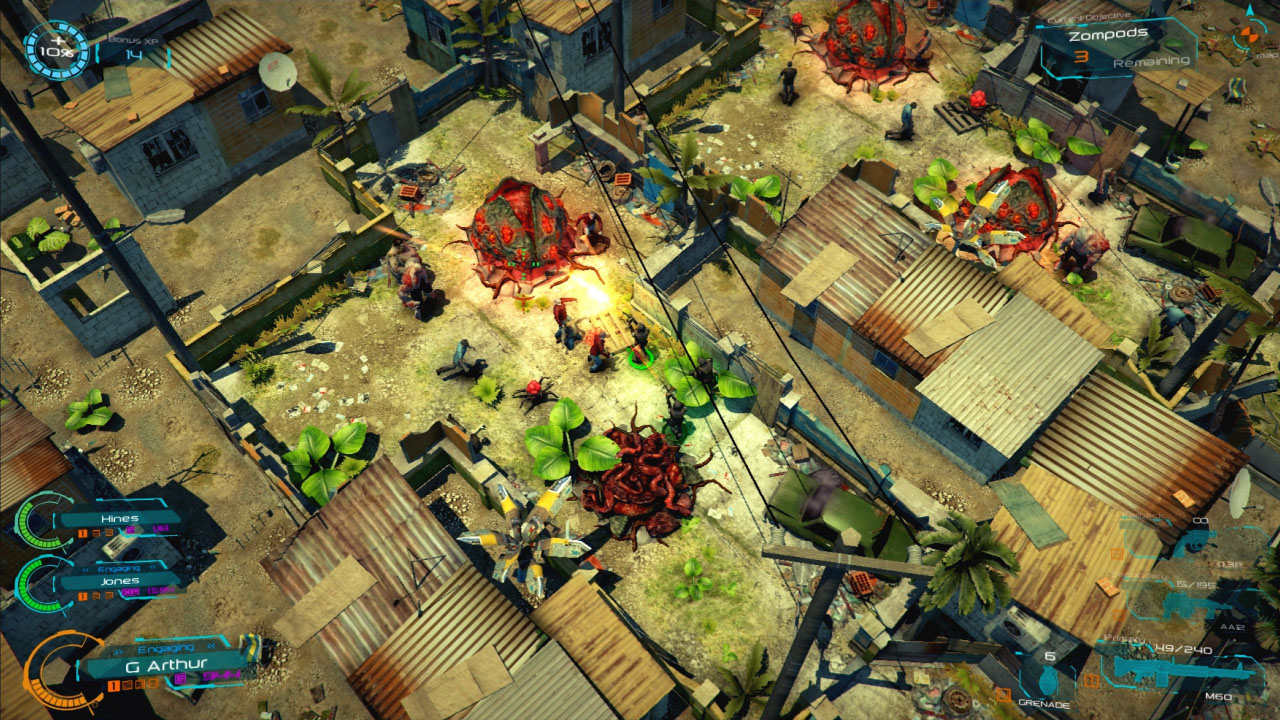This screenshot has width=1280, height=720.
Task: Open the Current Objective header panel
Action: tap(1090, 17)
